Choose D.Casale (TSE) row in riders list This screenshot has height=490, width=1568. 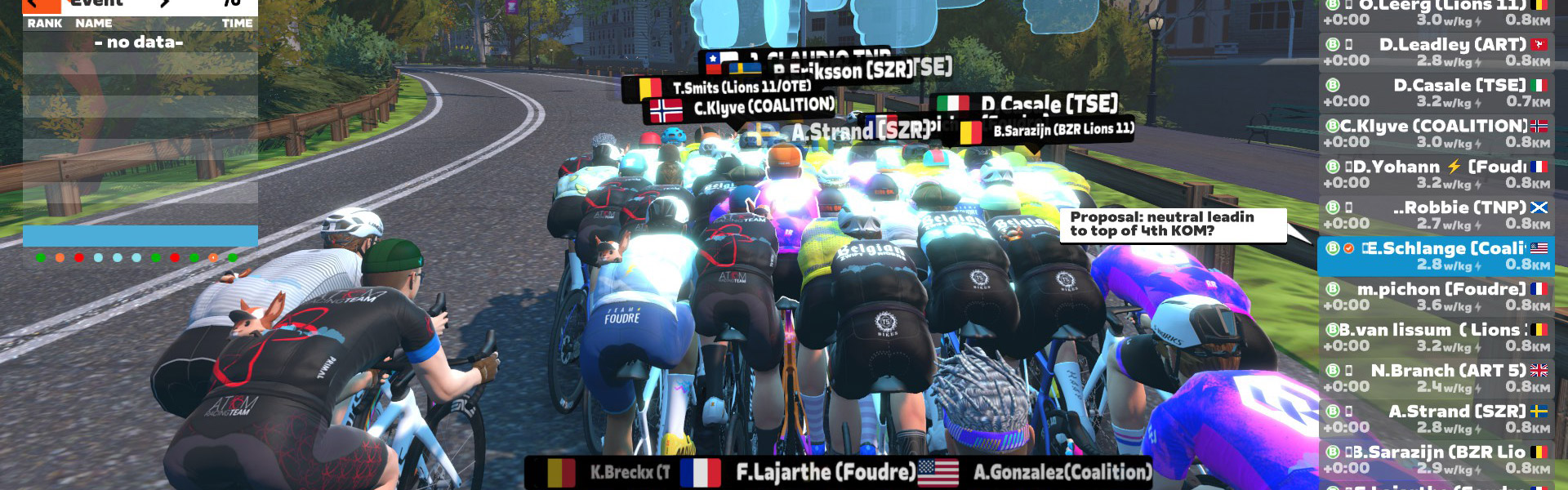[x=1436, y=92]
